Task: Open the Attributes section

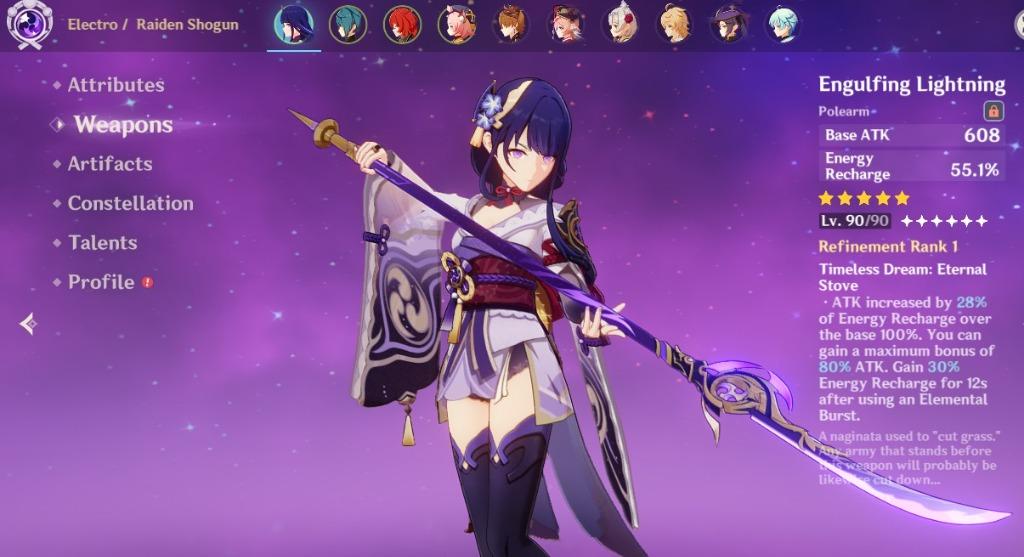Action: (x=115, y=85)
